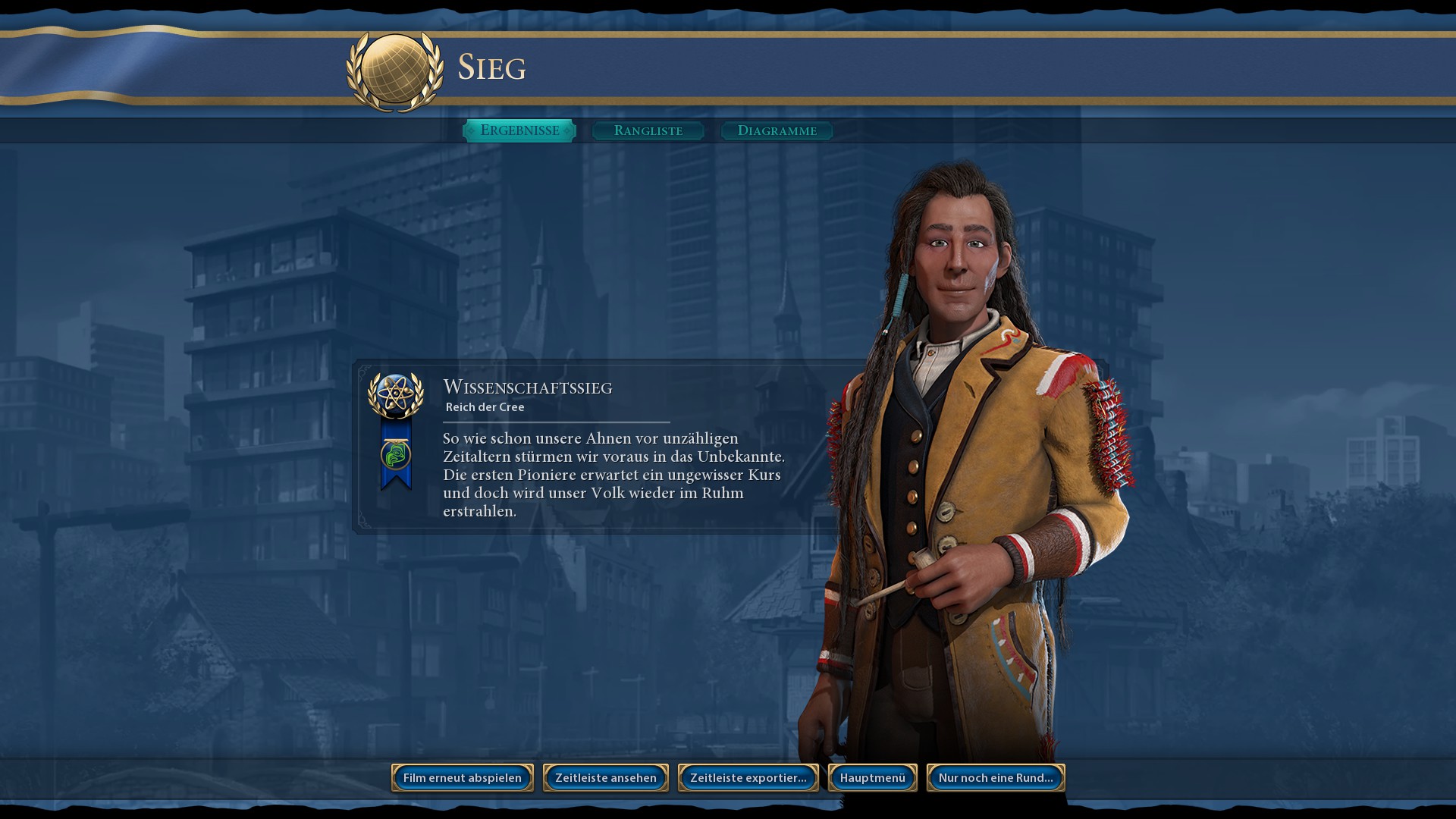Click the Film erneut abspielen button

click(463, 777)
